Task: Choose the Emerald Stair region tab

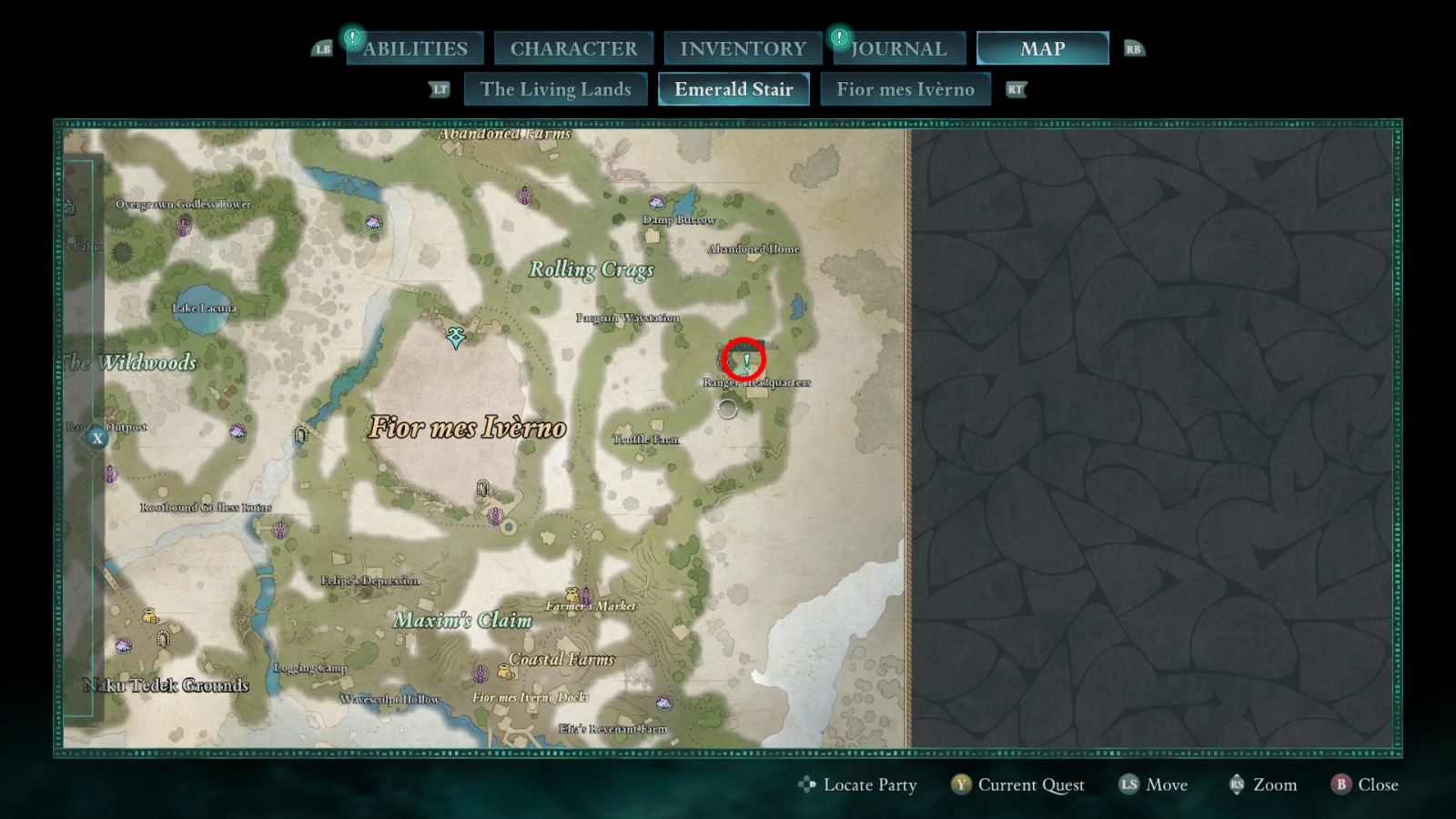Action: pyautogui.click(x=733, y=89)
